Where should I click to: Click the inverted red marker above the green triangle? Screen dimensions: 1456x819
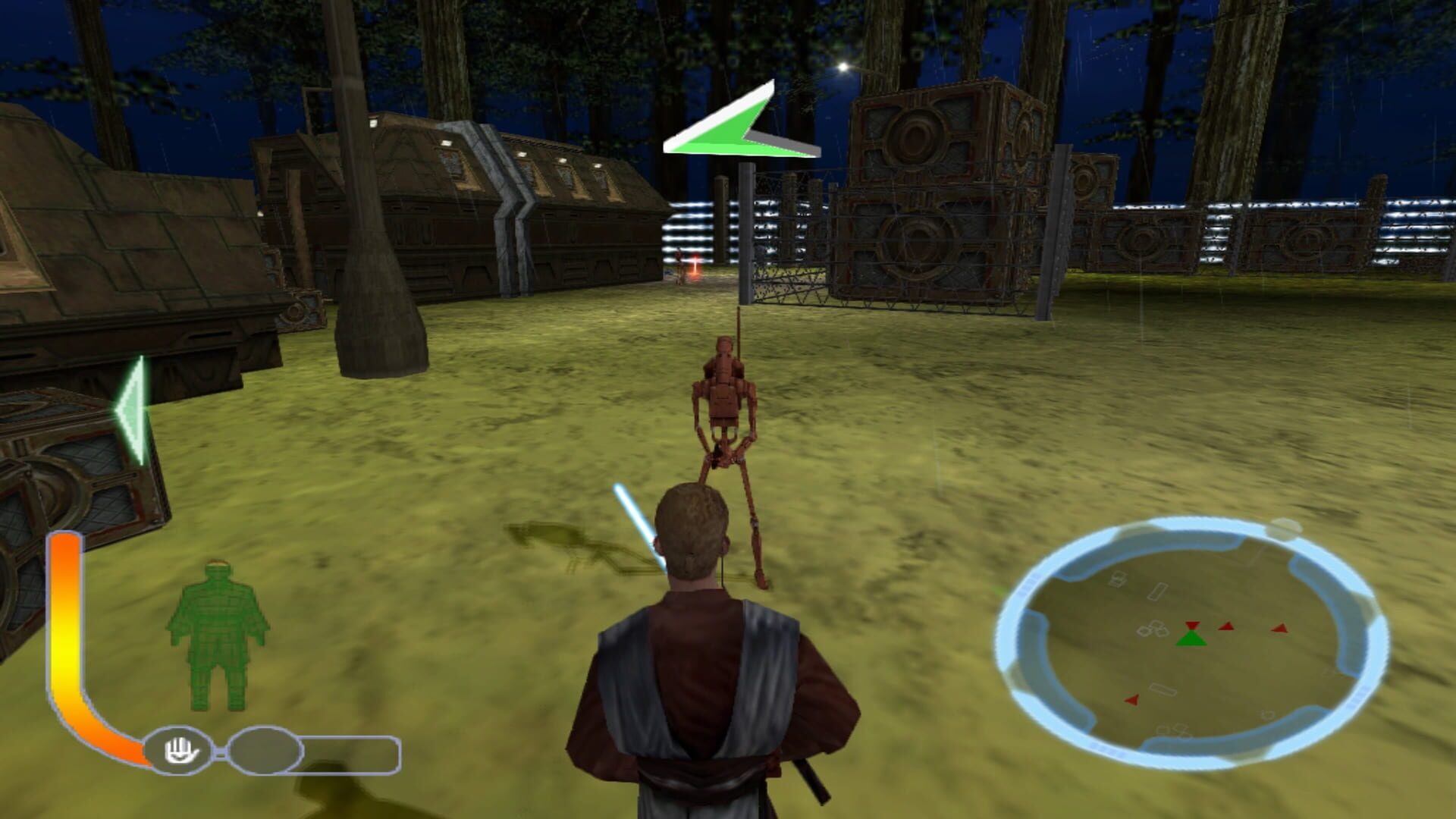point(1191,626)
